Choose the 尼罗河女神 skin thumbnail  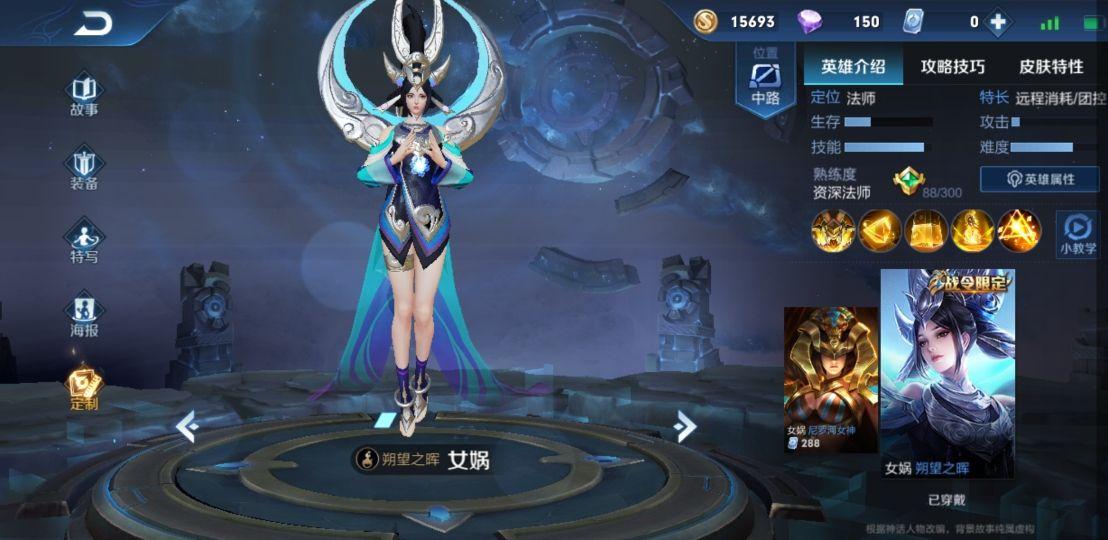point(830,378)
